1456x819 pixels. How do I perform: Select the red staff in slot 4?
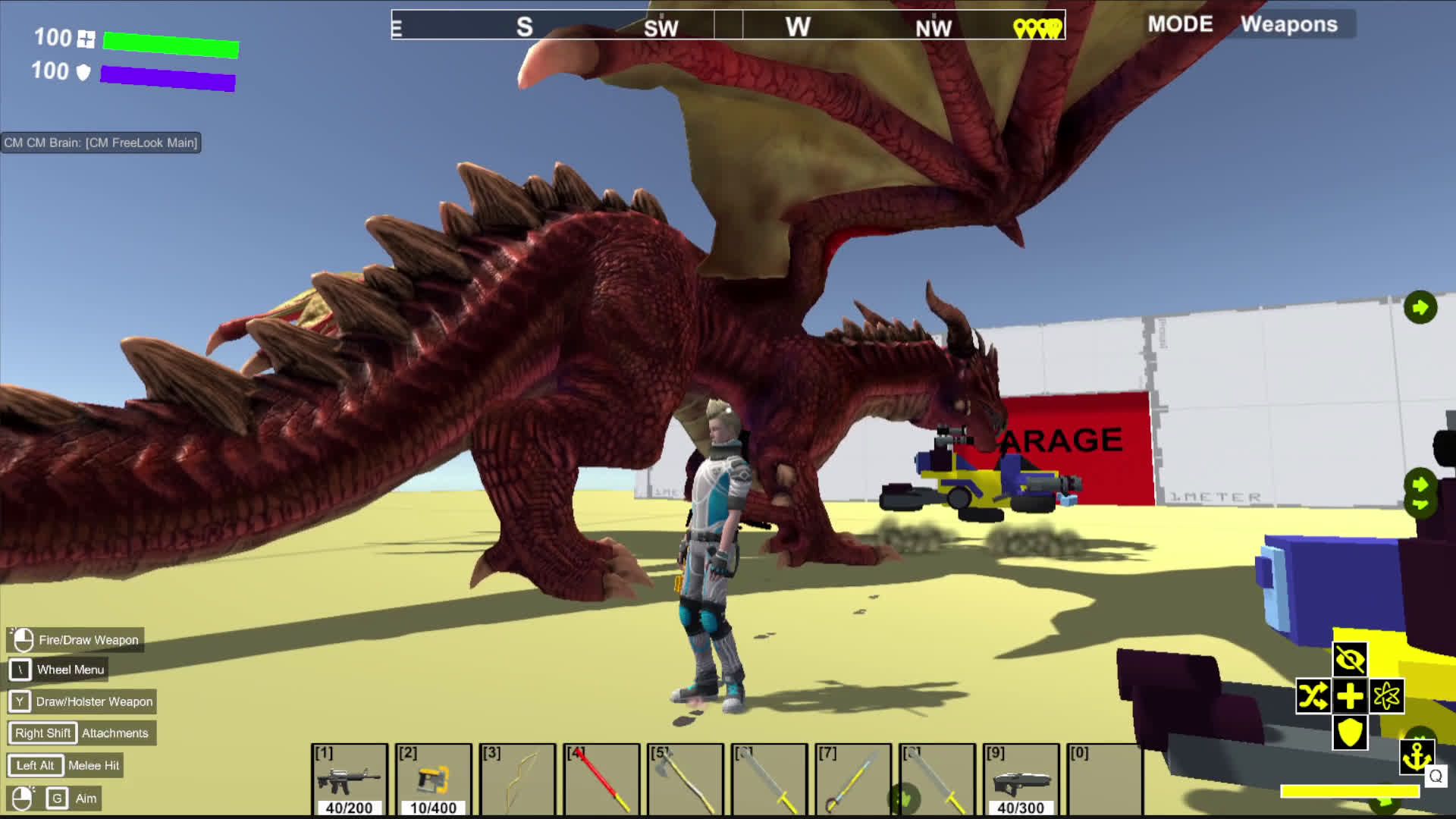[602, 780]
